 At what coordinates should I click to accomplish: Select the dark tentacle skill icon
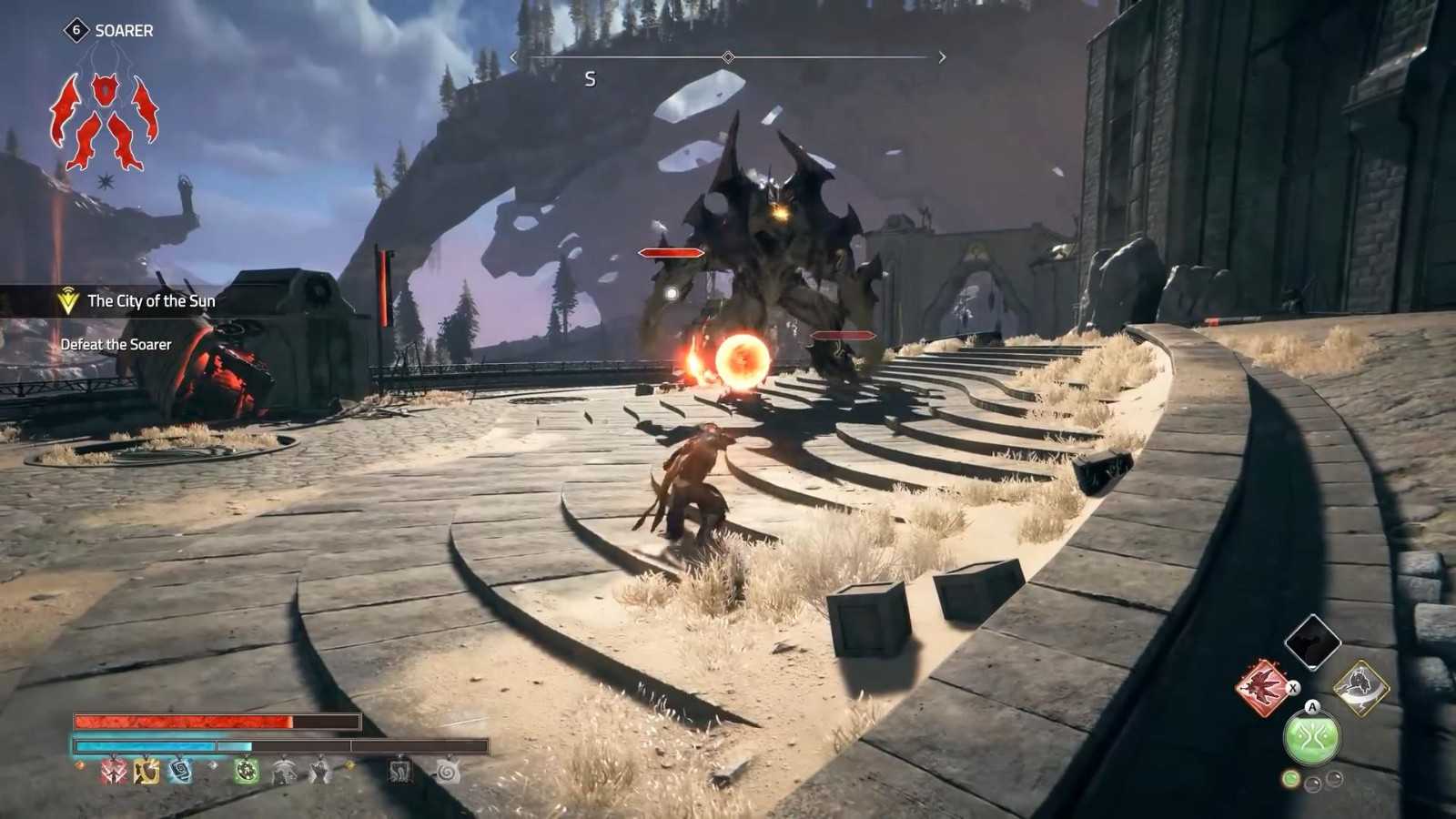(400, 771)
